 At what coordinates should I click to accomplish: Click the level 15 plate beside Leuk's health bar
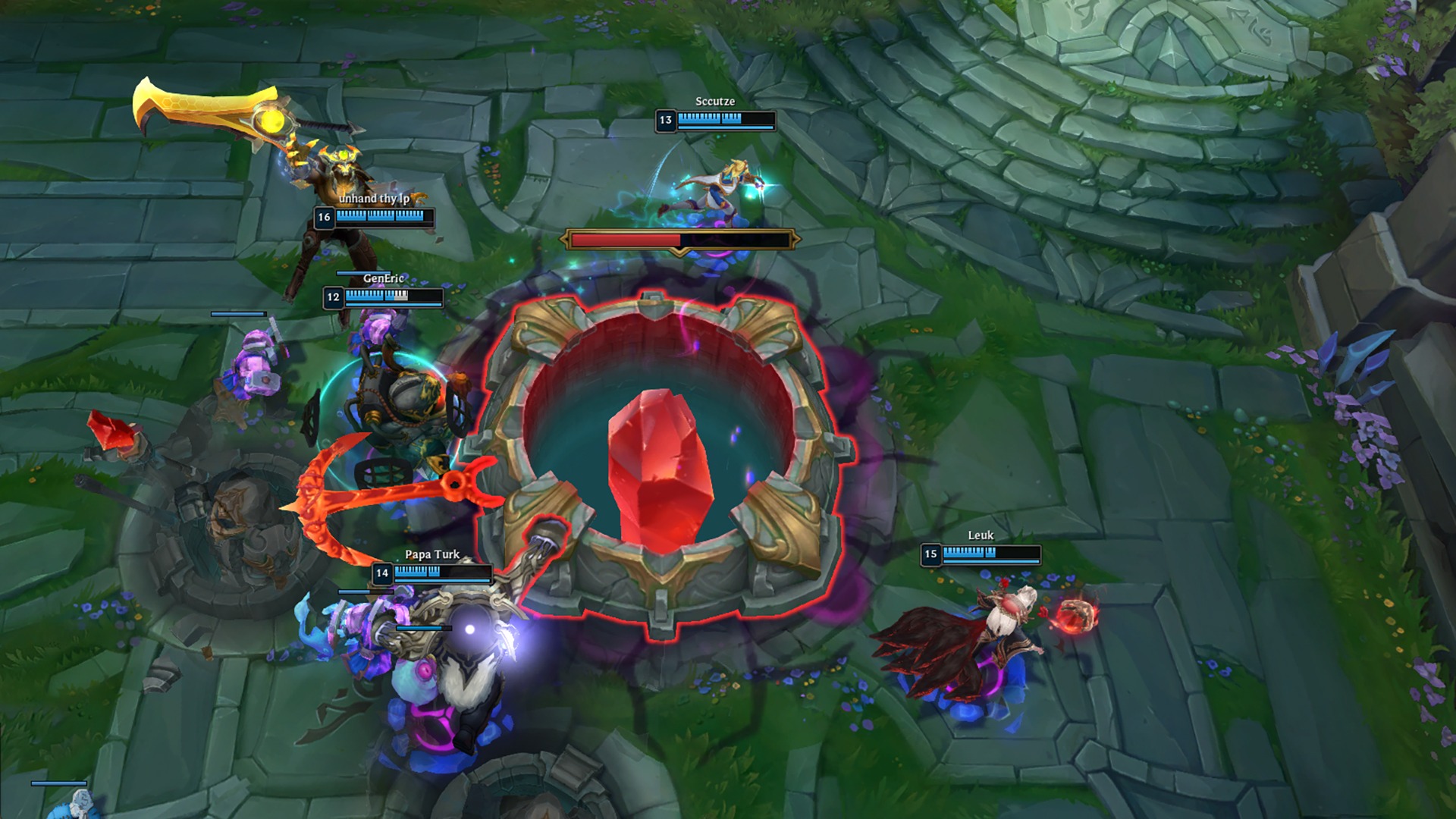click(x=931, y=555)
